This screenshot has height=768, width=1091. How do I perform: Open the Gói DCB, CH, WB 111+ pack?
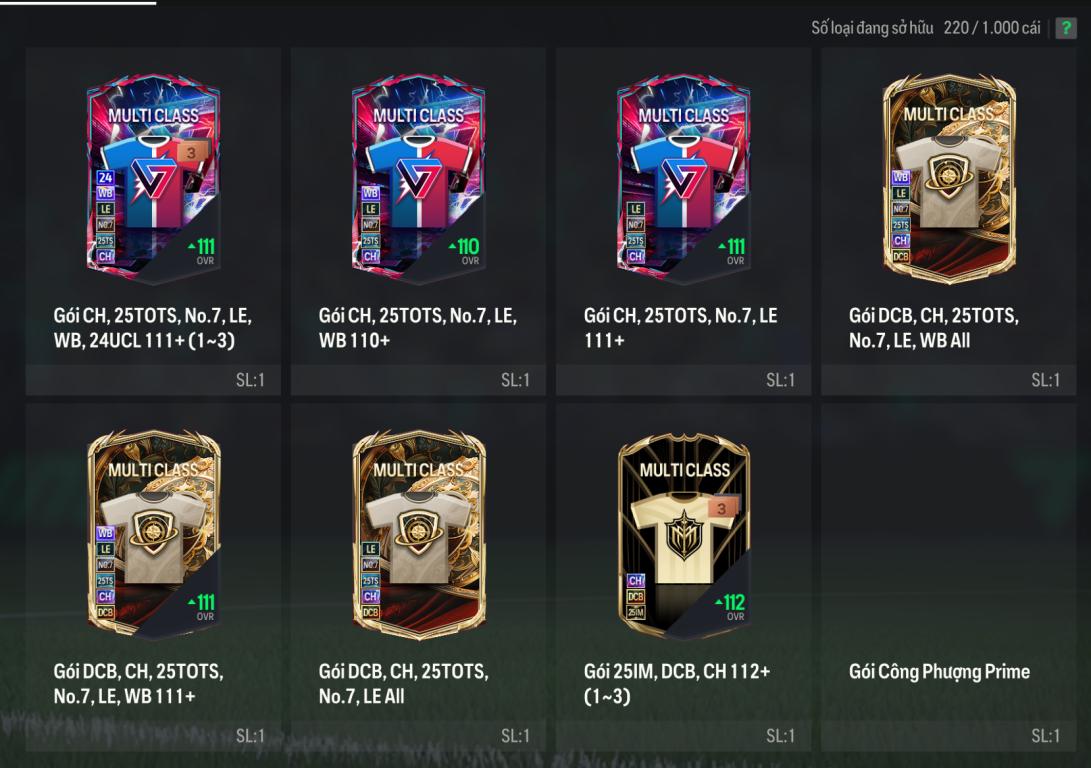[153, 536]
